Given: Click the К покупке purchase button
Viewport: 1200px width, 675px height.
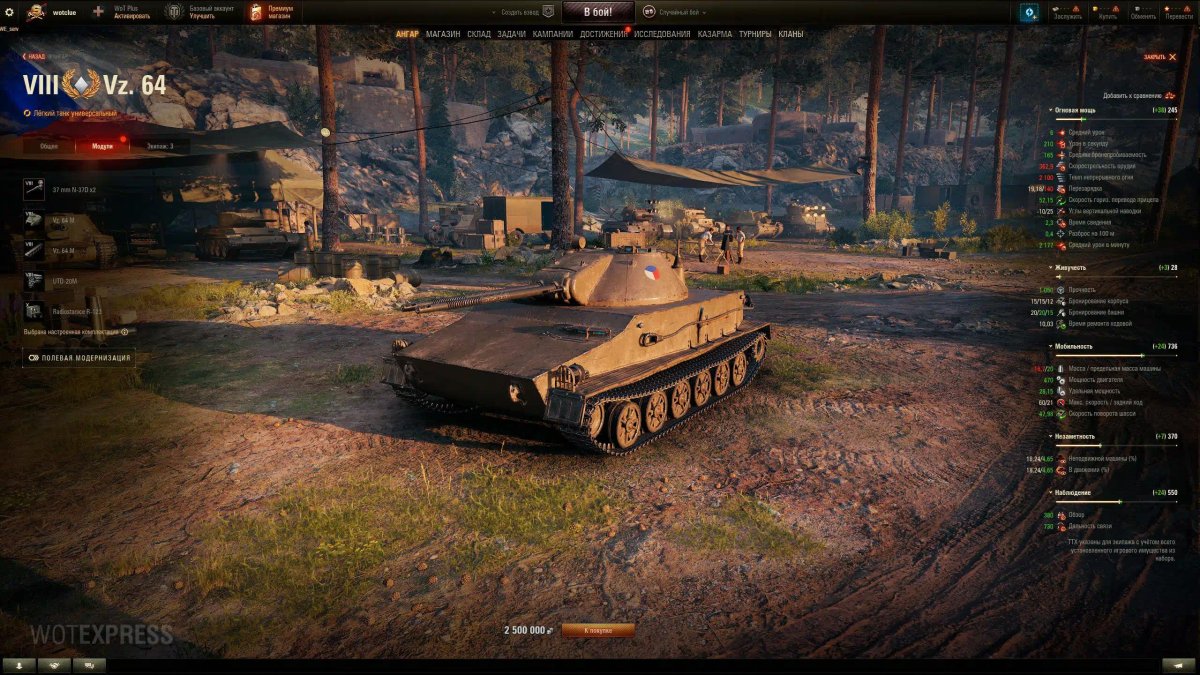Looking at the screenshot, I should [597, 630].
